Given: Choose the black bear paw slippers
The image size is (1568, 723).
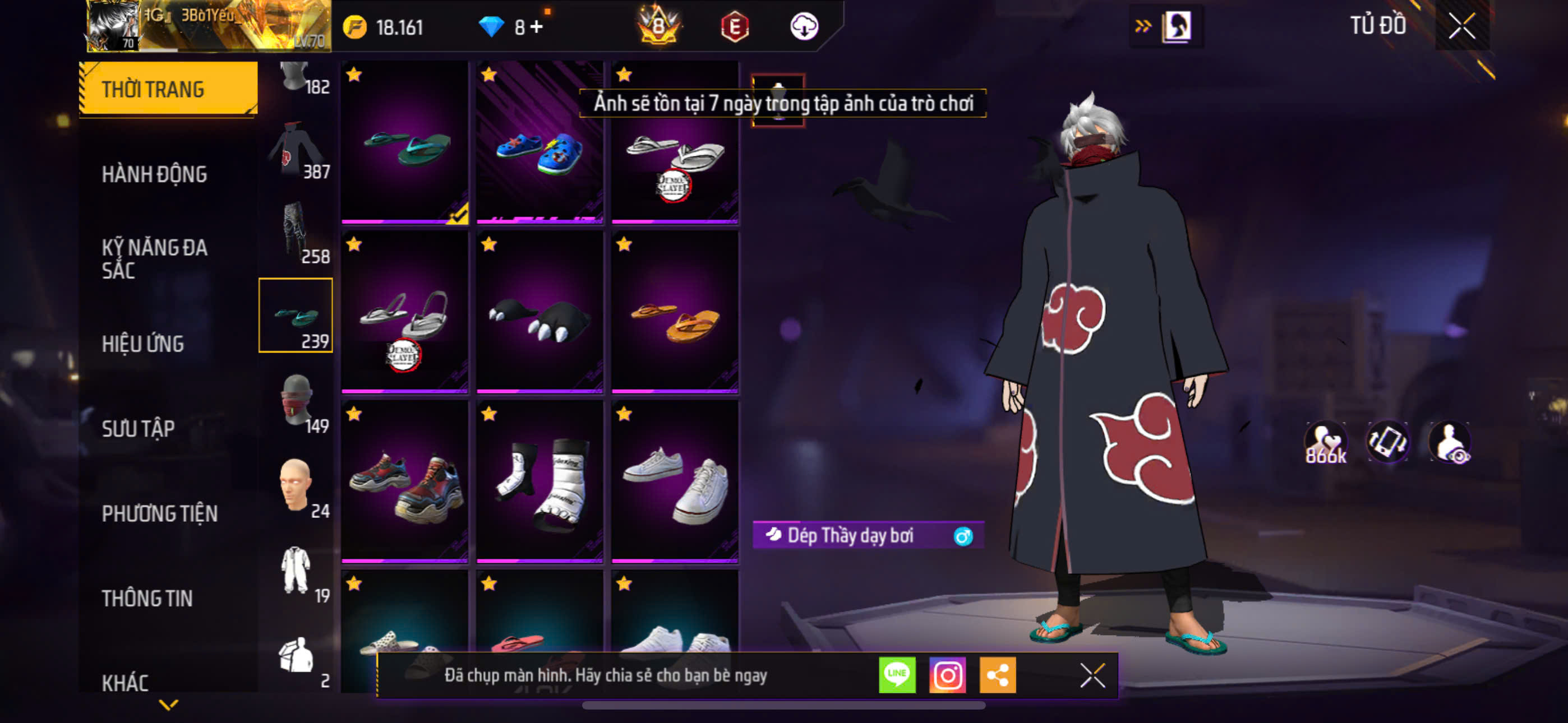Looking at the screenshot, I should point(540,312).
